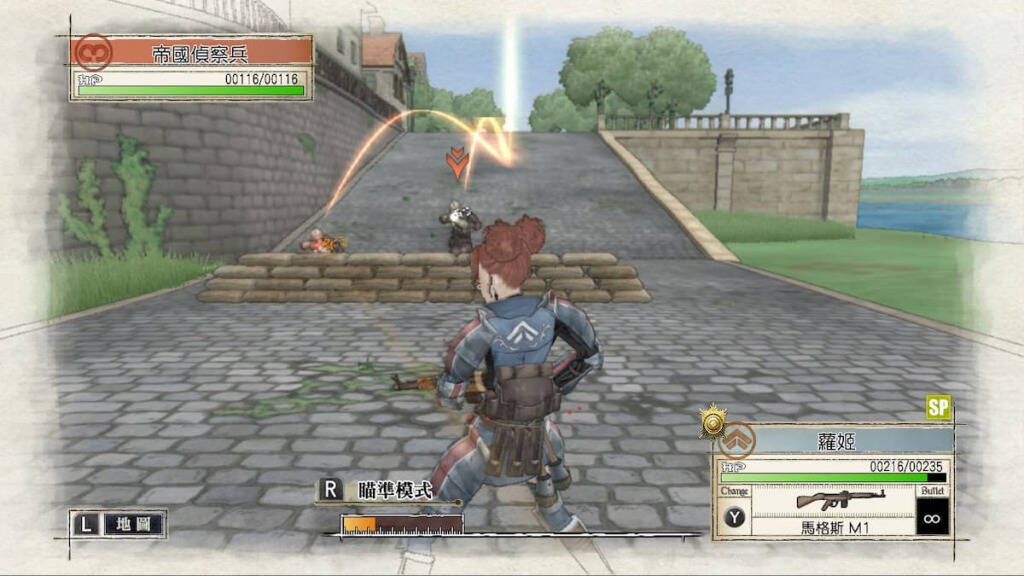
Task: Click the gold medal icon beside 蘿姬
Action: (712, 422)
